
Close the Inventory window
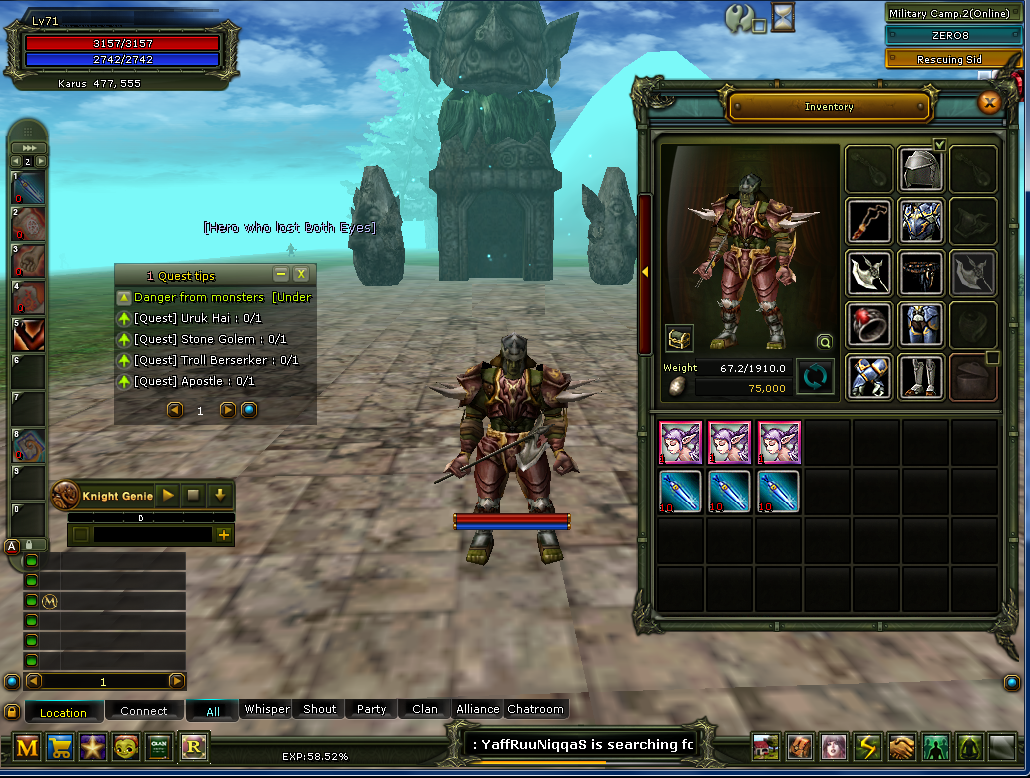pos(989,102)
